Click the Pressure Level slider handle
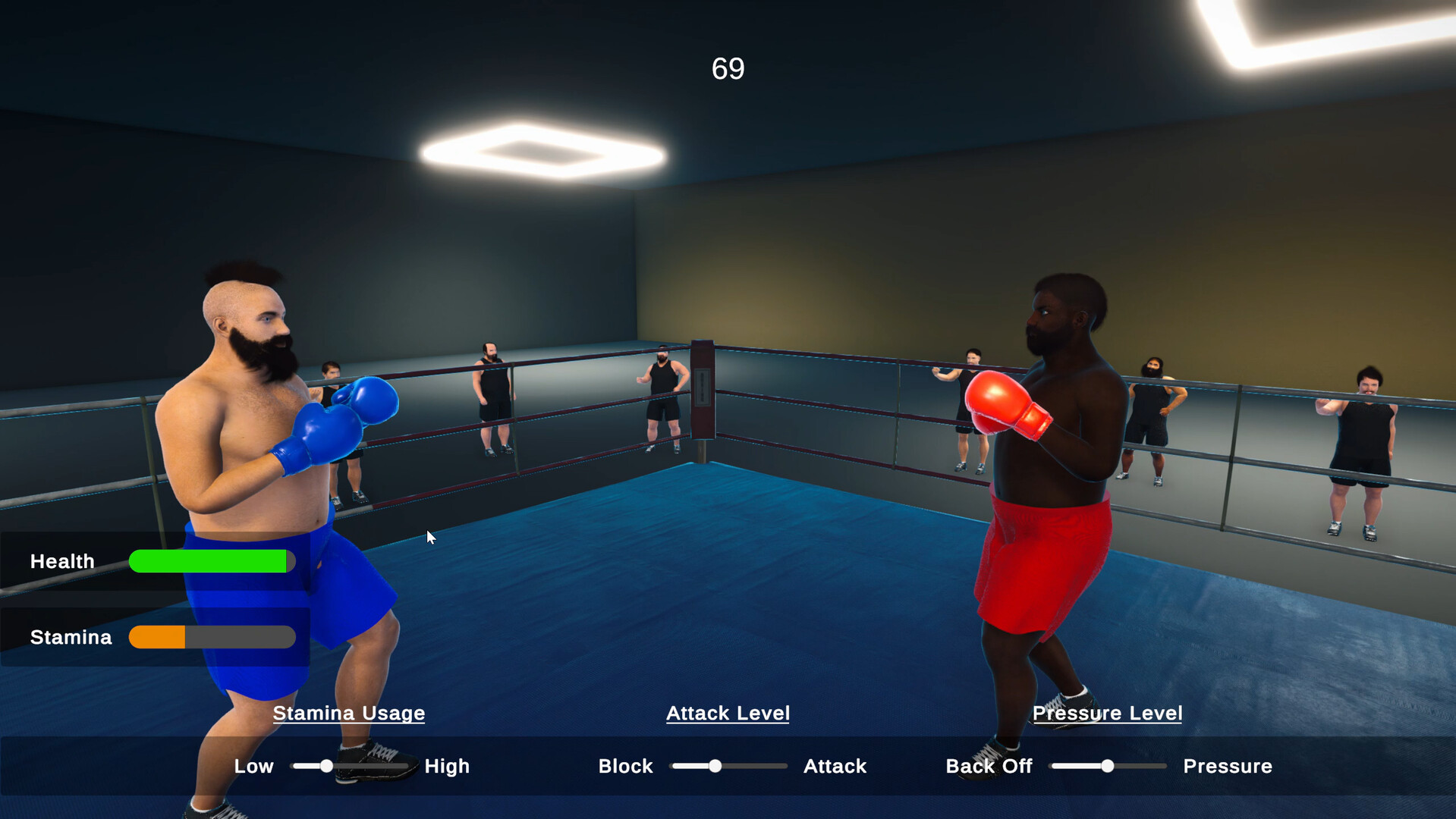Viewport: 1456px width, 819px height. 1107,767
